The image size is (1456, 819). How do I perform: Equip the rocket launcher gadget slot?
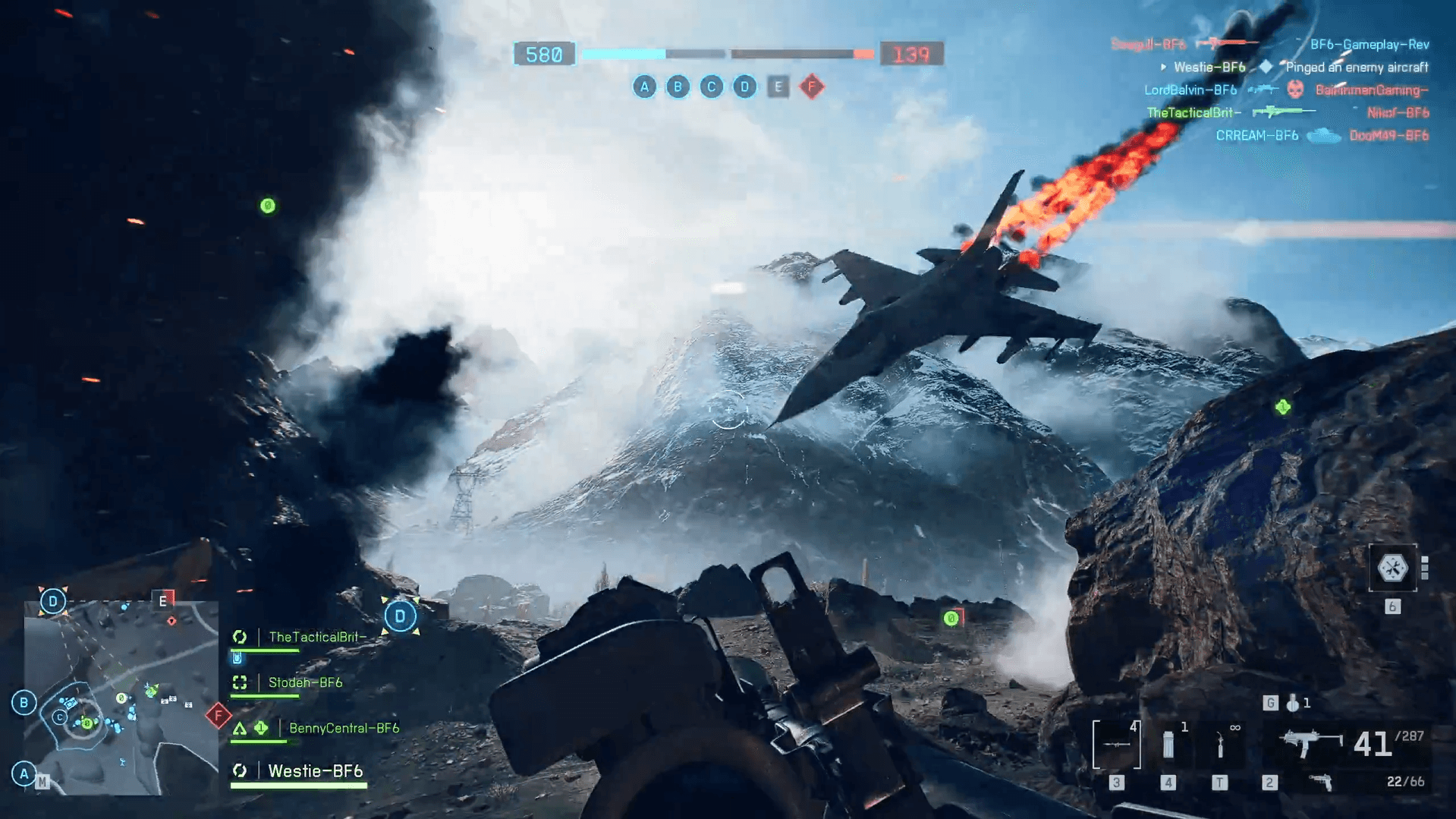pyautogui.click(x=1116, y=745)
